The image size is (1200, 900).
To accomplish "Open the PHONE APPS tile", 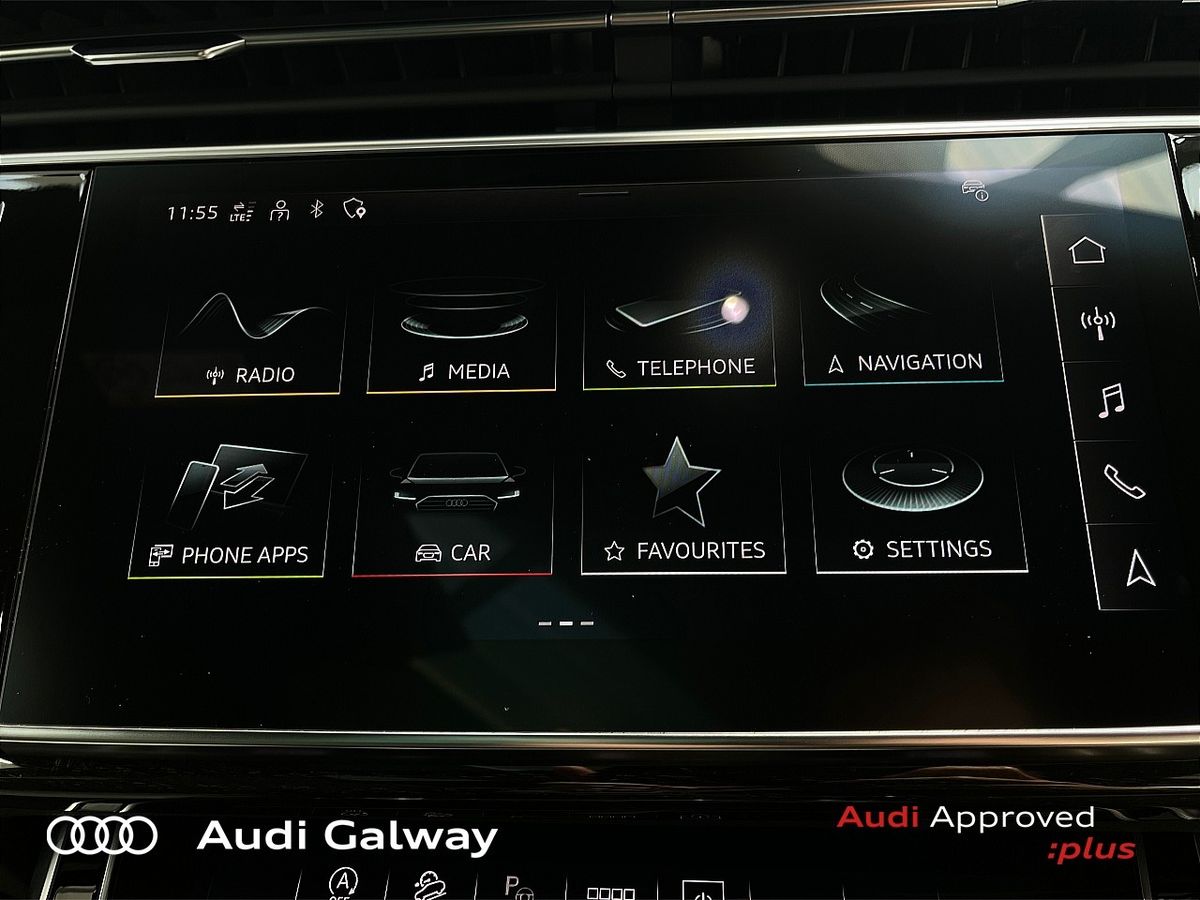I will click(232, 510).
